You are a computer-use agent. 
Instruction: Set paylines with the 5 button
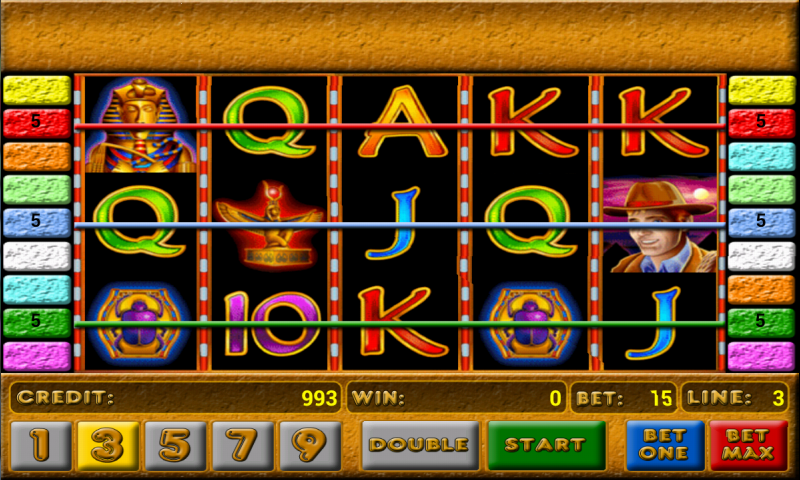click(x=175, y=445)
